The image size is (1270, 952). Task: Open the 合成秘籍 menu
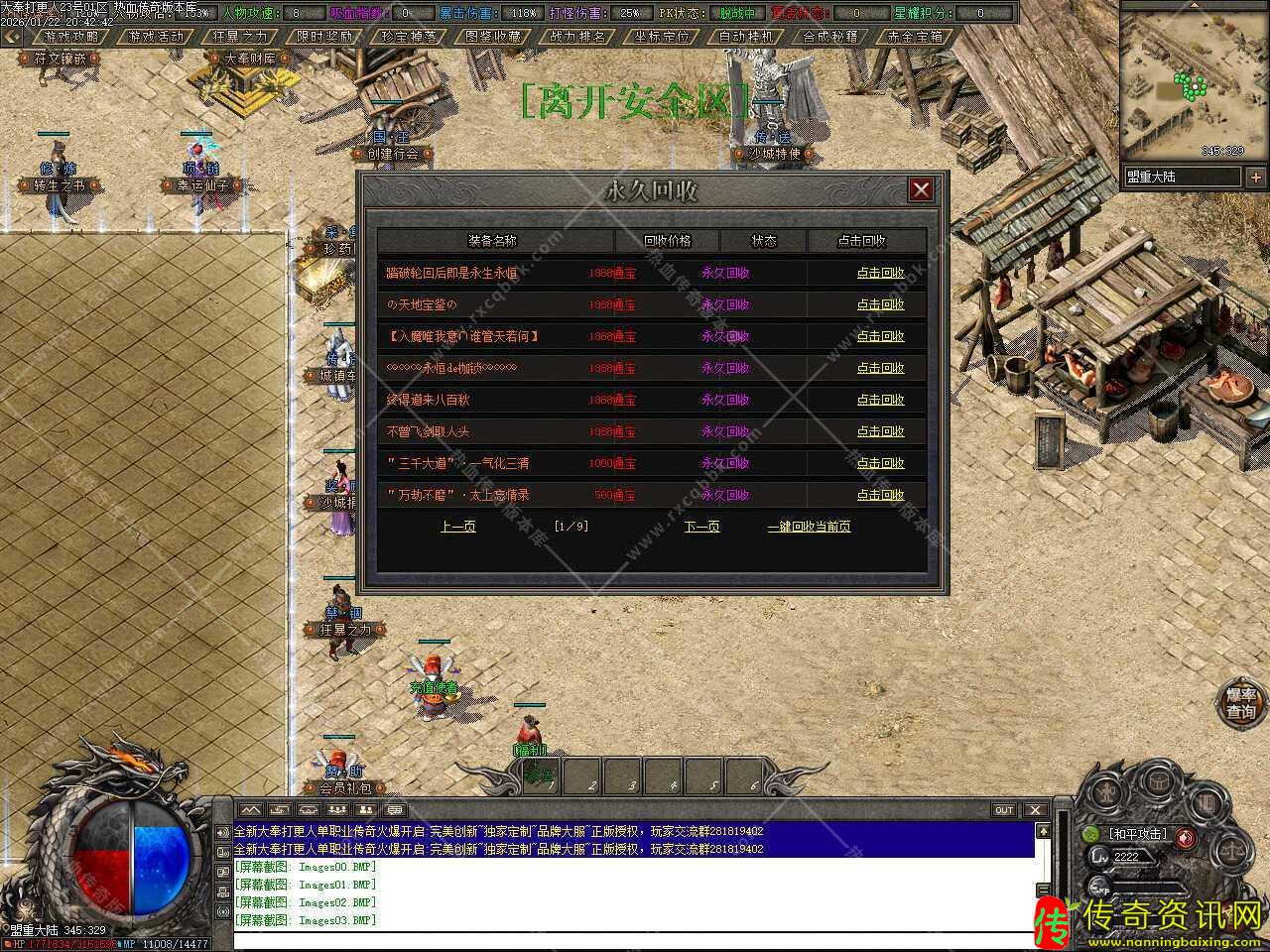coord(830,37)
